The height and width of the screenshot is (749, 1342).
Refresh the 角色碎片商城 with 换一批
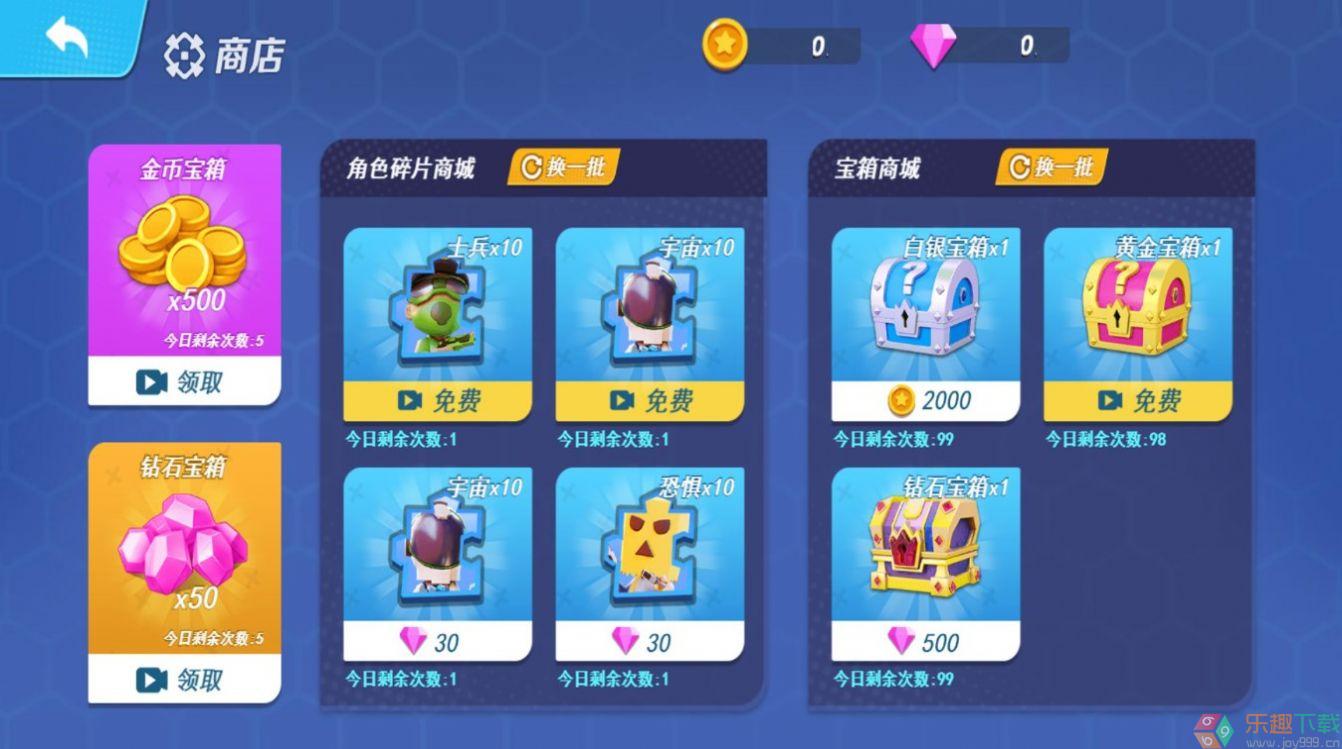point(564,167)
